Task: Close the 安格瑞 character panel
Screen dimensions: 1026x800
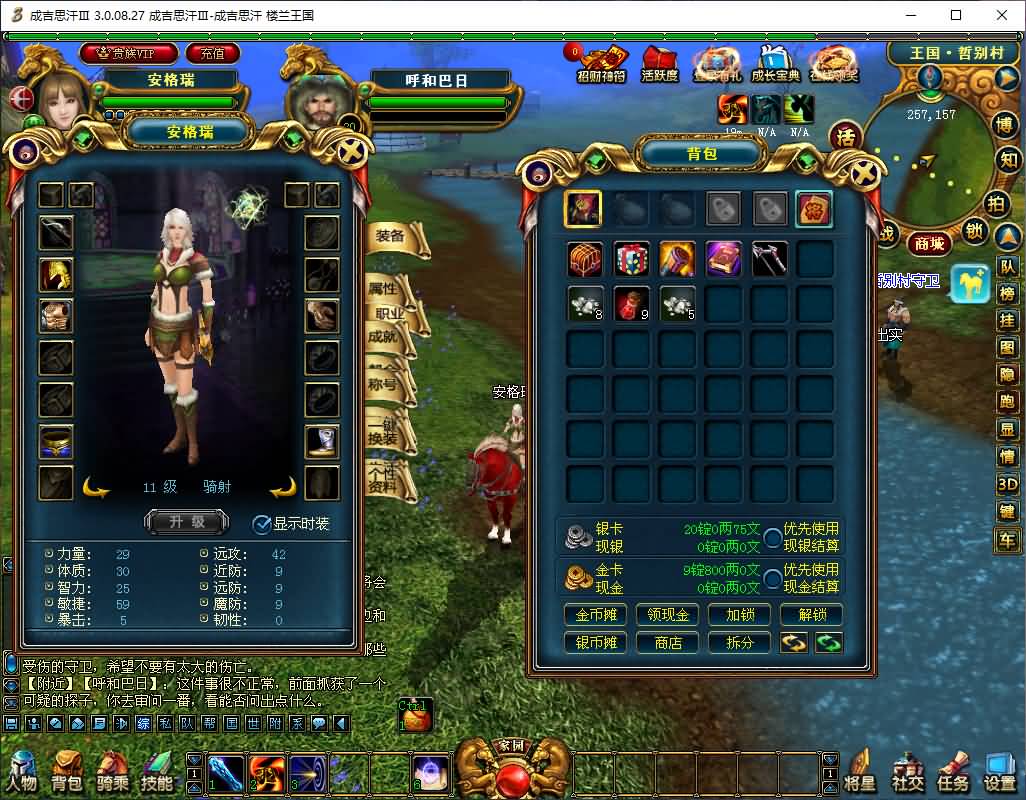Action: click(x=352, y=152)
